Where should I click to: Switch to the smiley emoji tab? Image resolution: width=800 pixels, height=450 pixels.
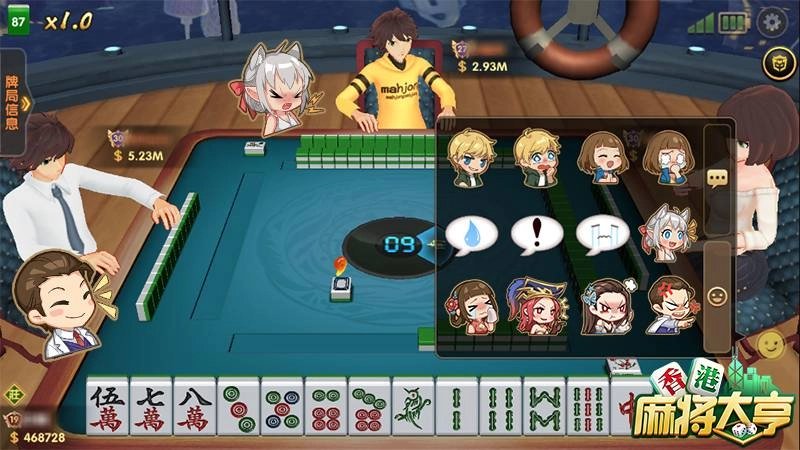pyautogui.click(x=716, y=296)
